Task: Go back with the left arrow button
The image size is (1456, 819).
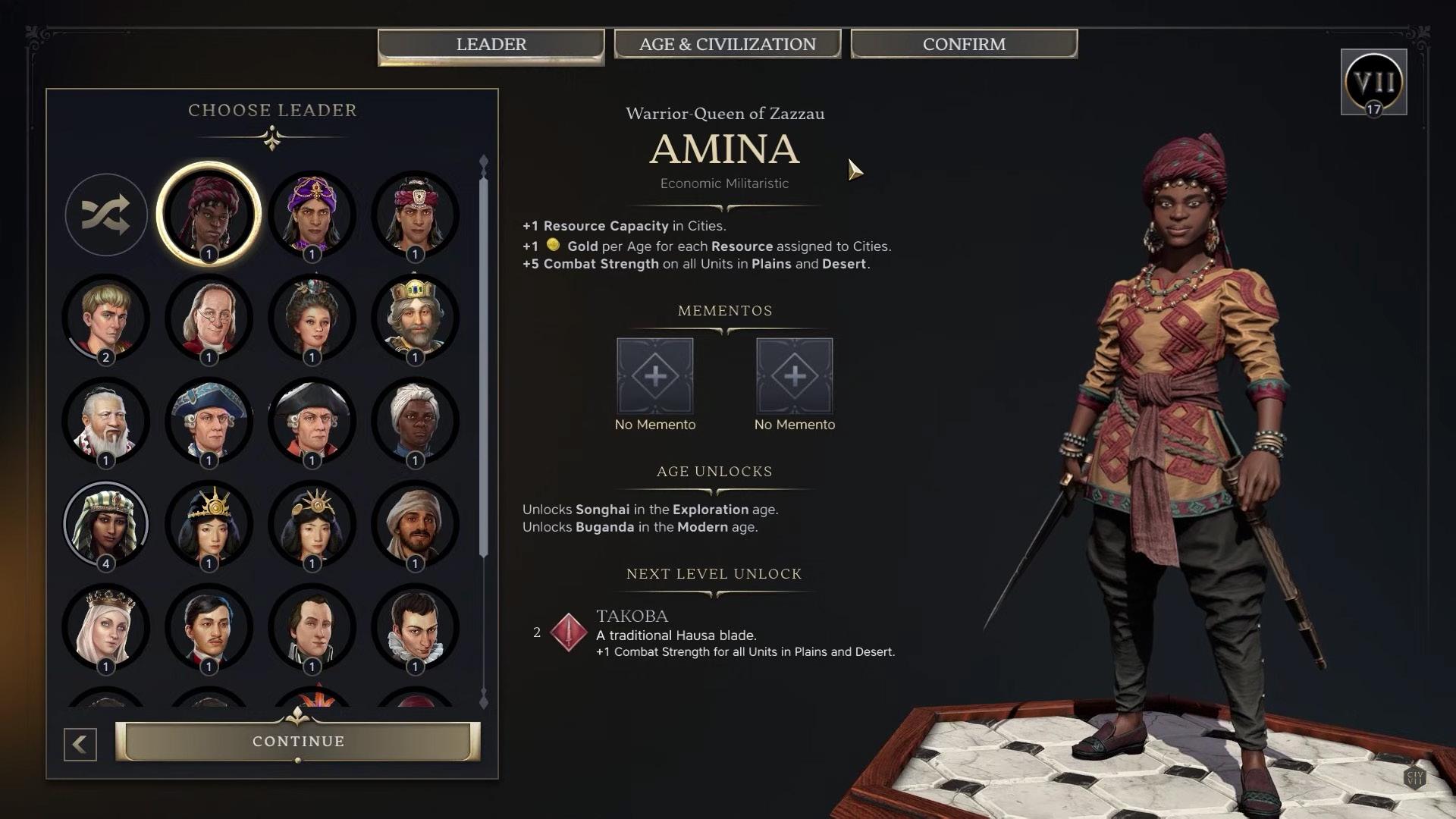Action: 80,745
